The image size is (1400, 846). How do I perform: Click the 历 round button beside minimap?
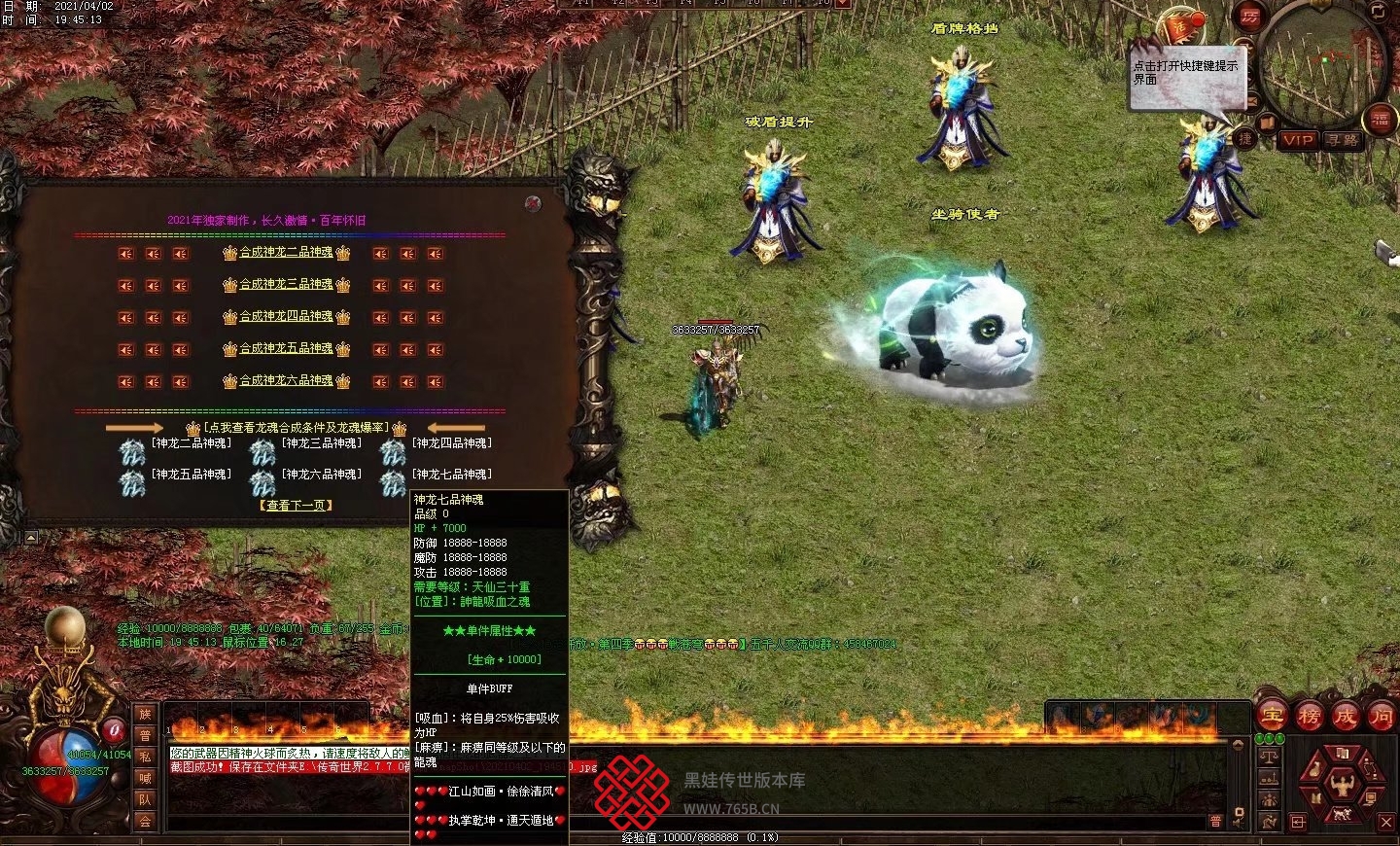pyautogui.click(x=1249, y=18)
